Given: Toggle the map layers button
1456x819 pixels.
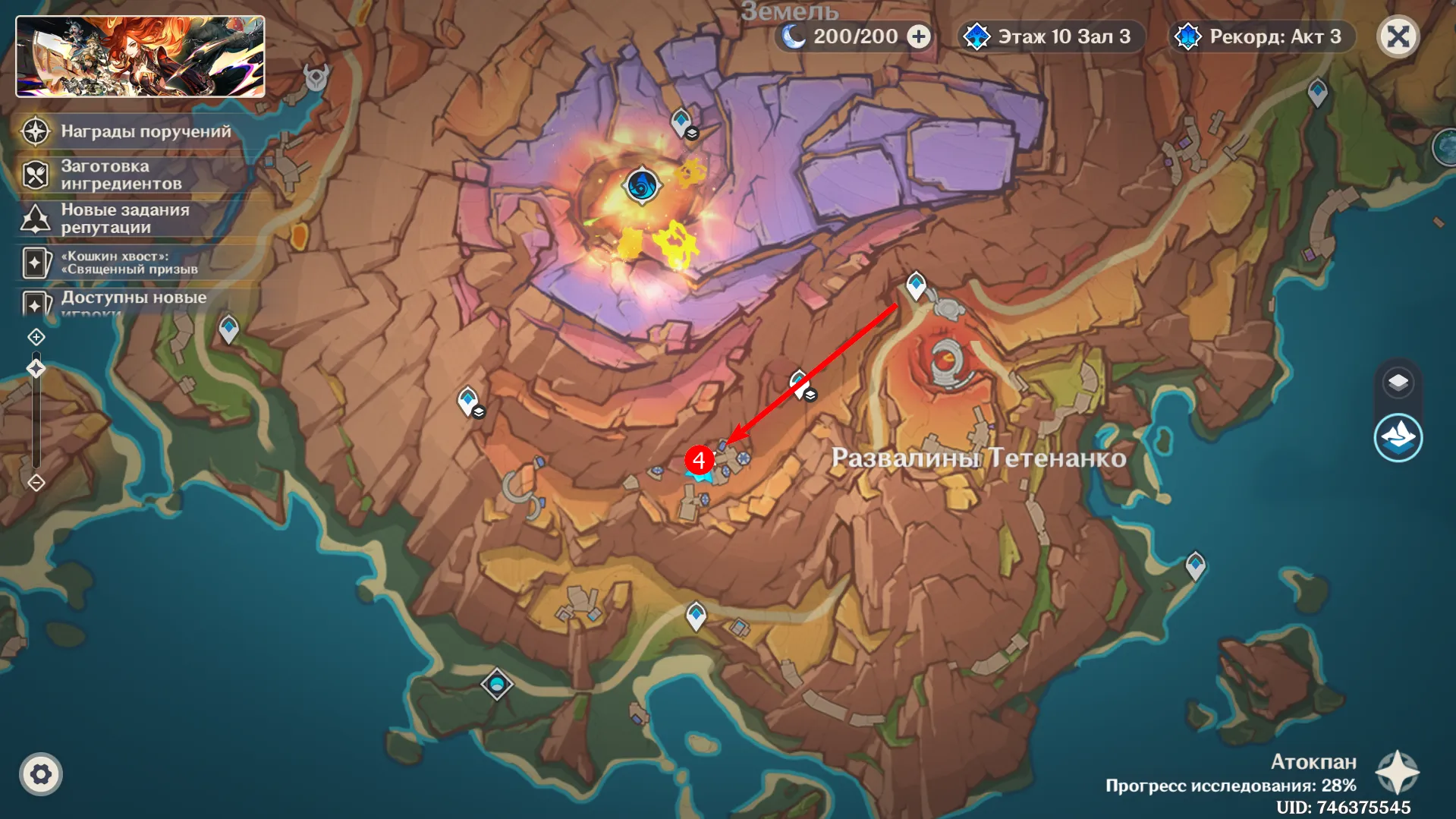Looking at the screenshot, I should pos(1398,383).
